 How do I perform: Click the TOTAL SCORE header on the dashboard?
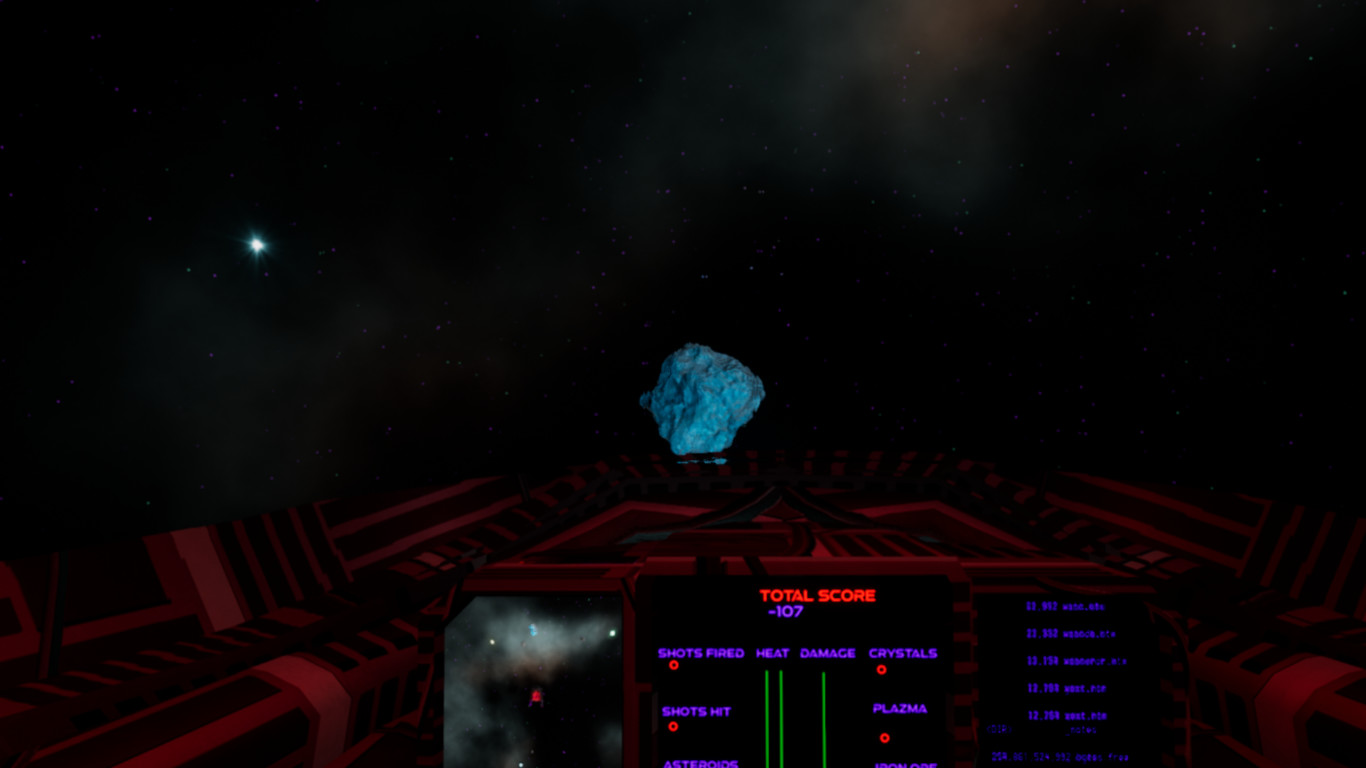pyautogui.click(x=817, y=595)
